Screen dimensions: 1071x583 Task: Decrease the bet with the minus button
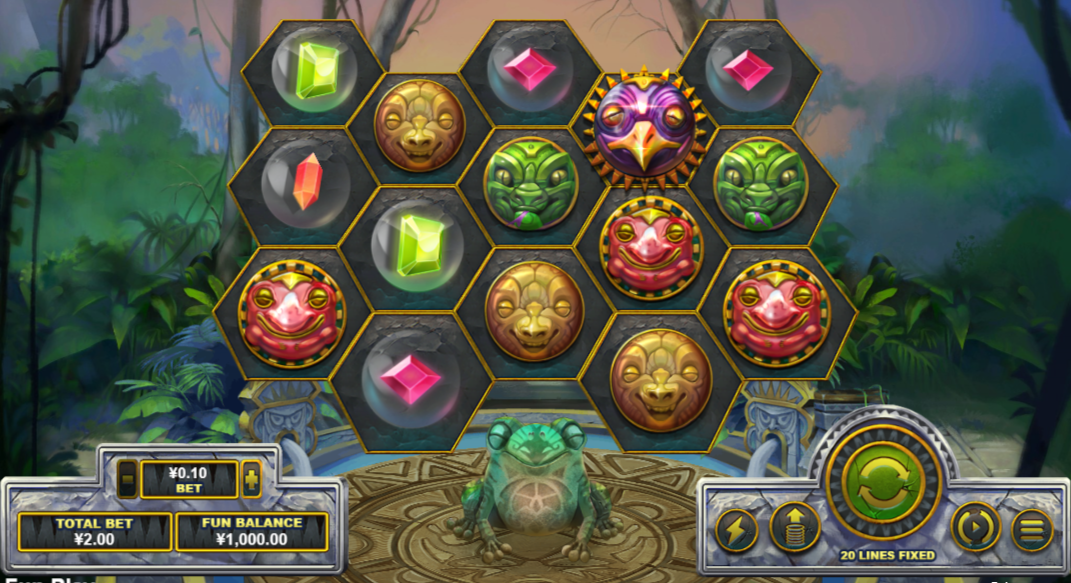point(128,479)
